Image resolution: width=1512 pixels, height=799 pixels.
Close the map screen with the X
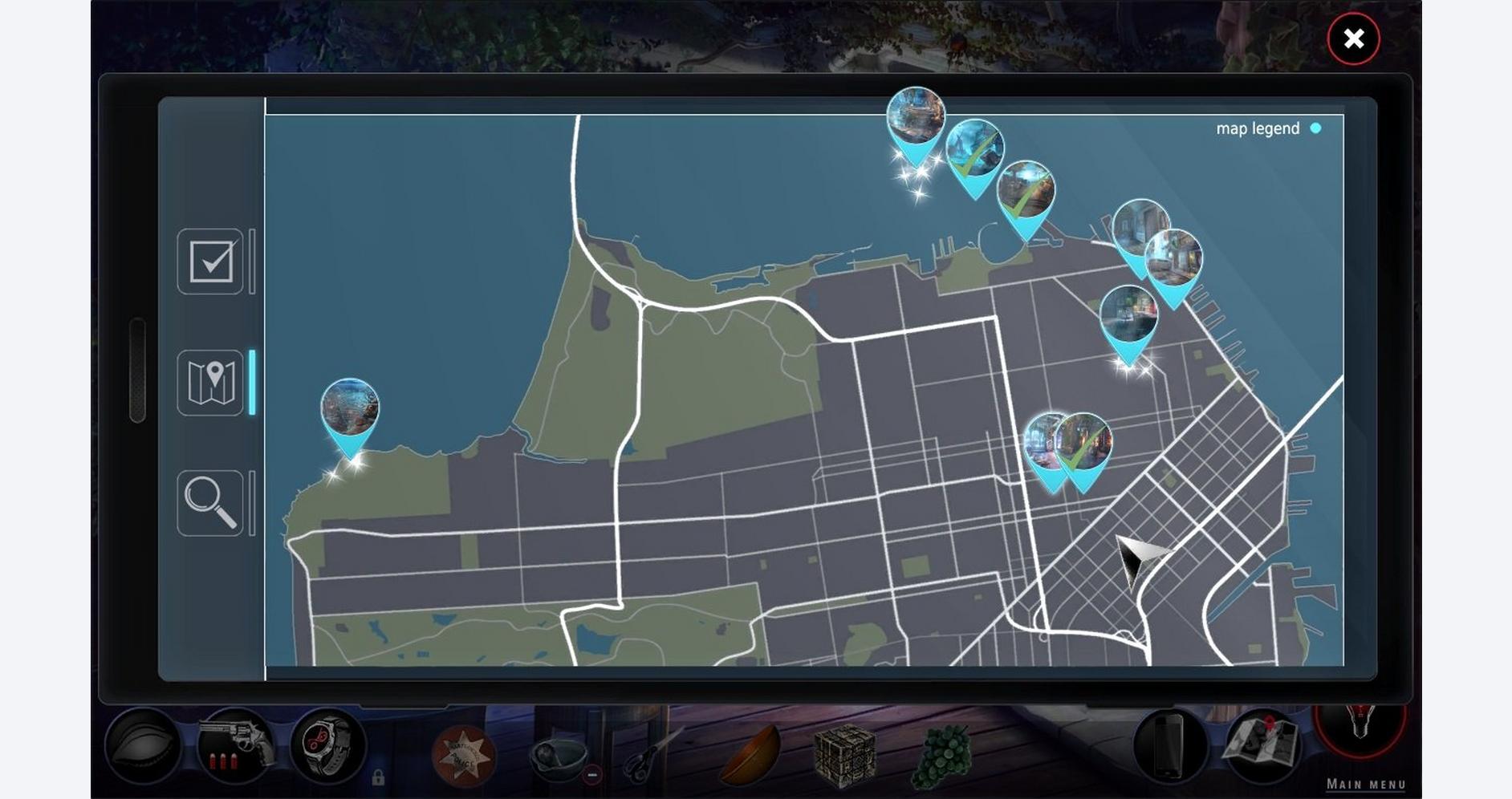click(1353, 39)
